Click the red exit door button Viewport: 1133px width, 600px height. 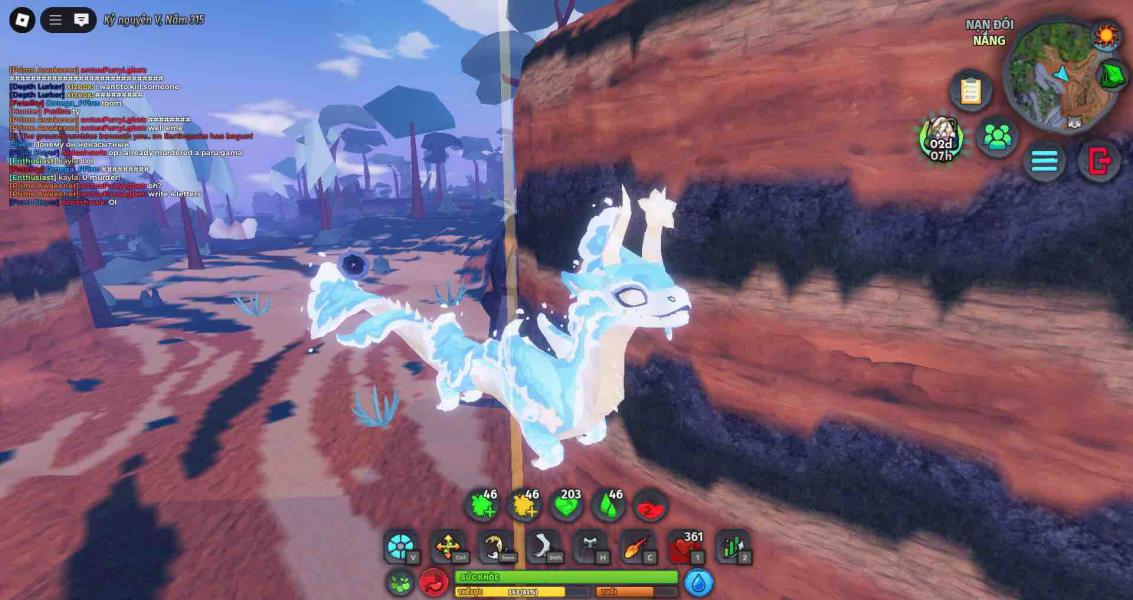point(1099,160)
